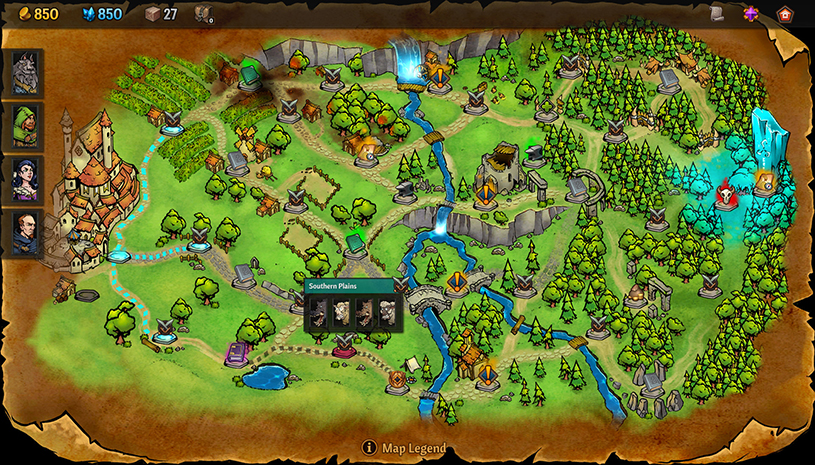
Task: Select the green-hooded hero portrait
Action: pos(25,125)
